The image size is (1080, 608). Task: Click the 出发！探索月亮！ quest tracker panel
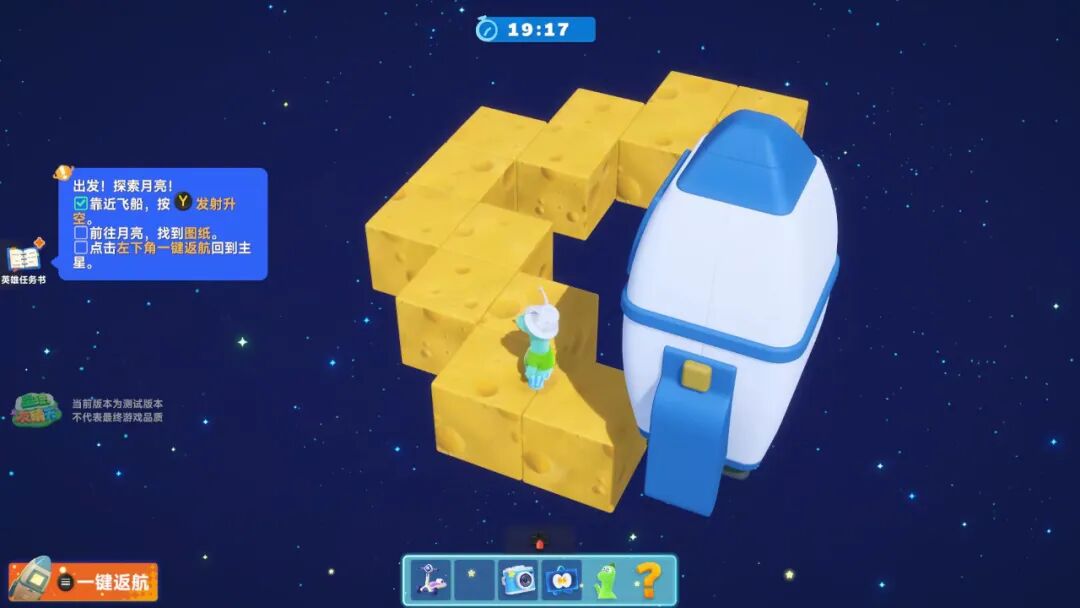(162, 224)
